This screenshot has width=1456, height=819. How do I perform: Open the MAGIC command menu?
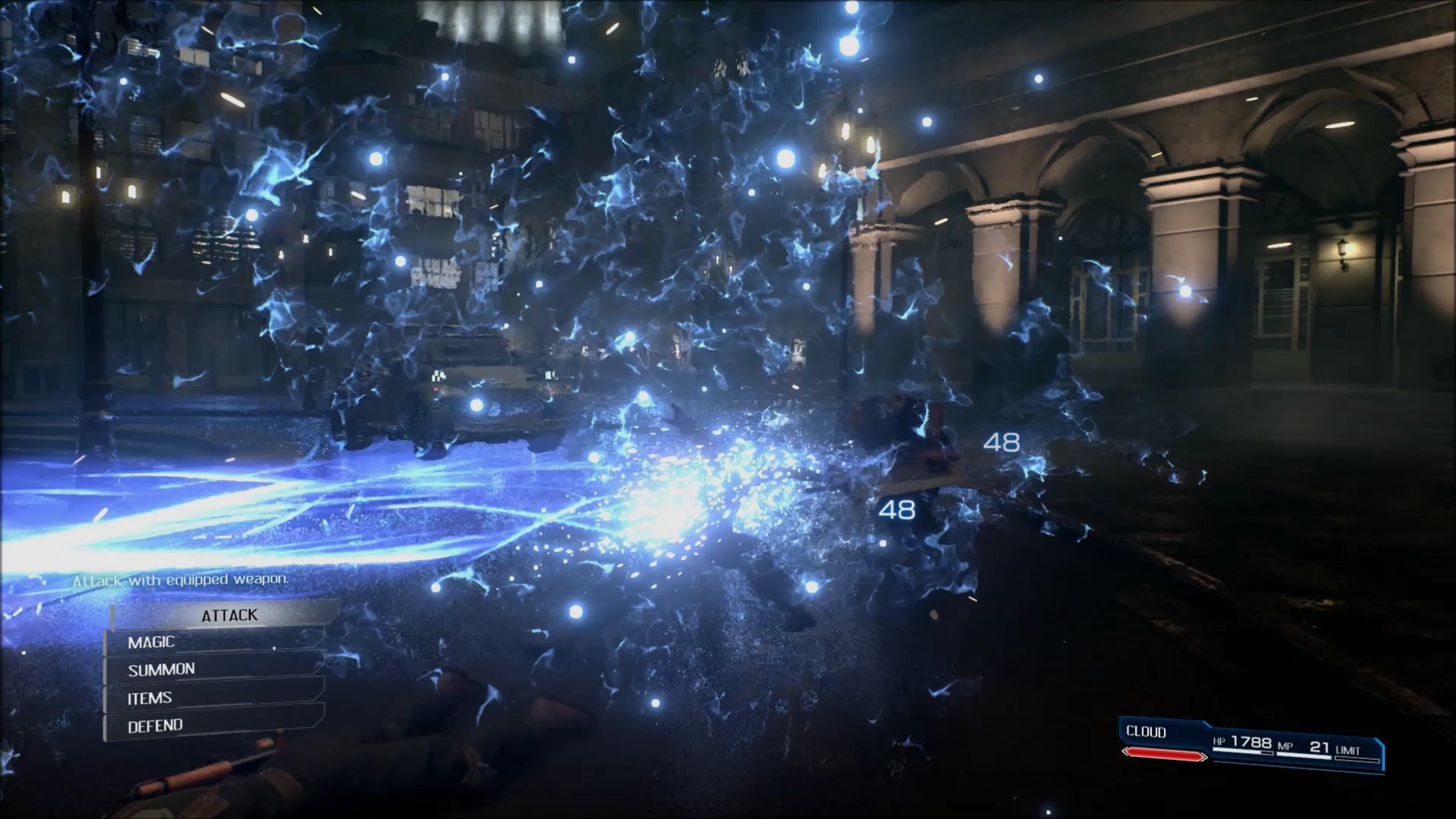click(x=216, y=642)
